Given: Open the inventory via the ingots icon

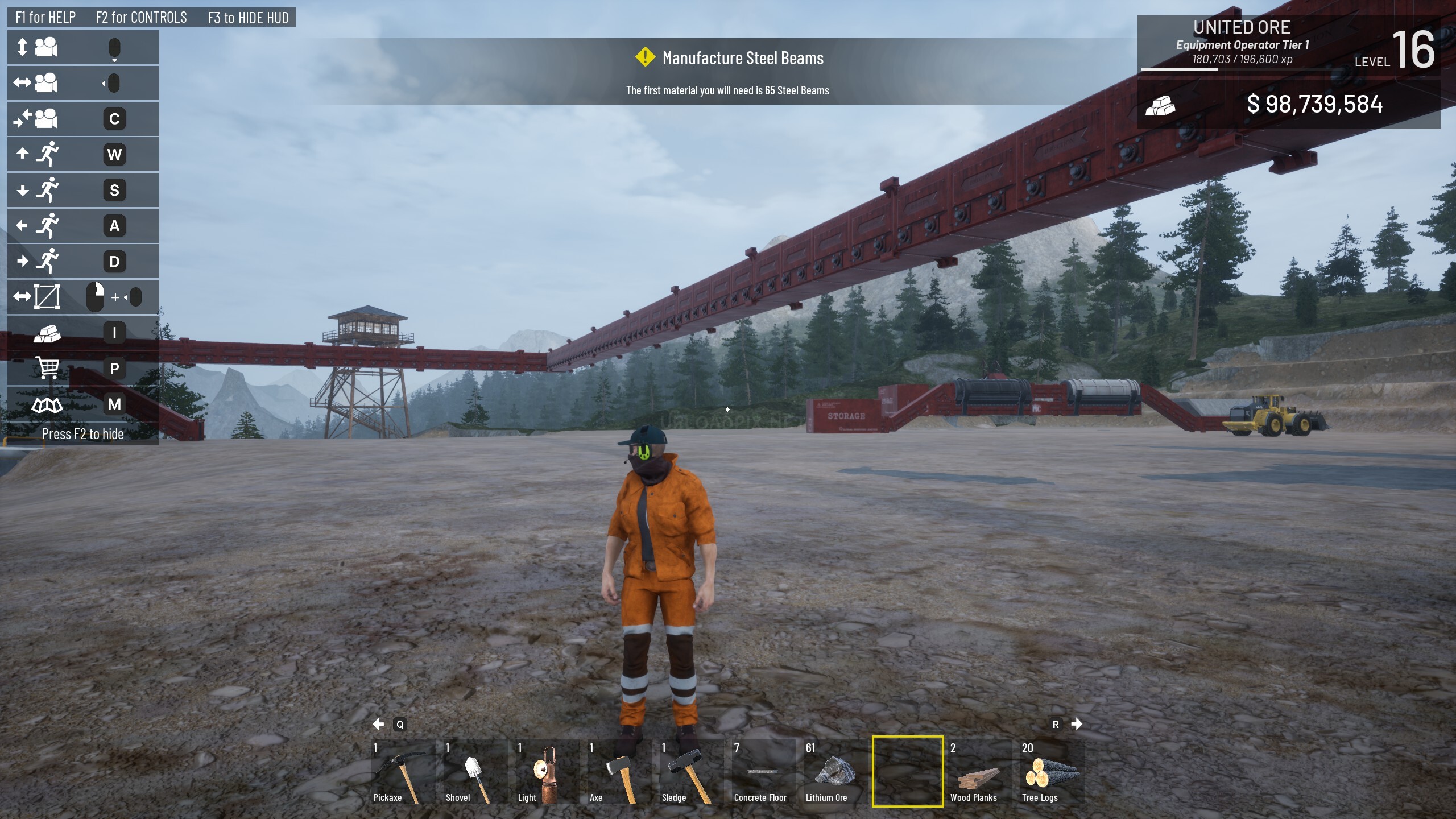Looking at the screenshot, I should [x=47, y=333].
